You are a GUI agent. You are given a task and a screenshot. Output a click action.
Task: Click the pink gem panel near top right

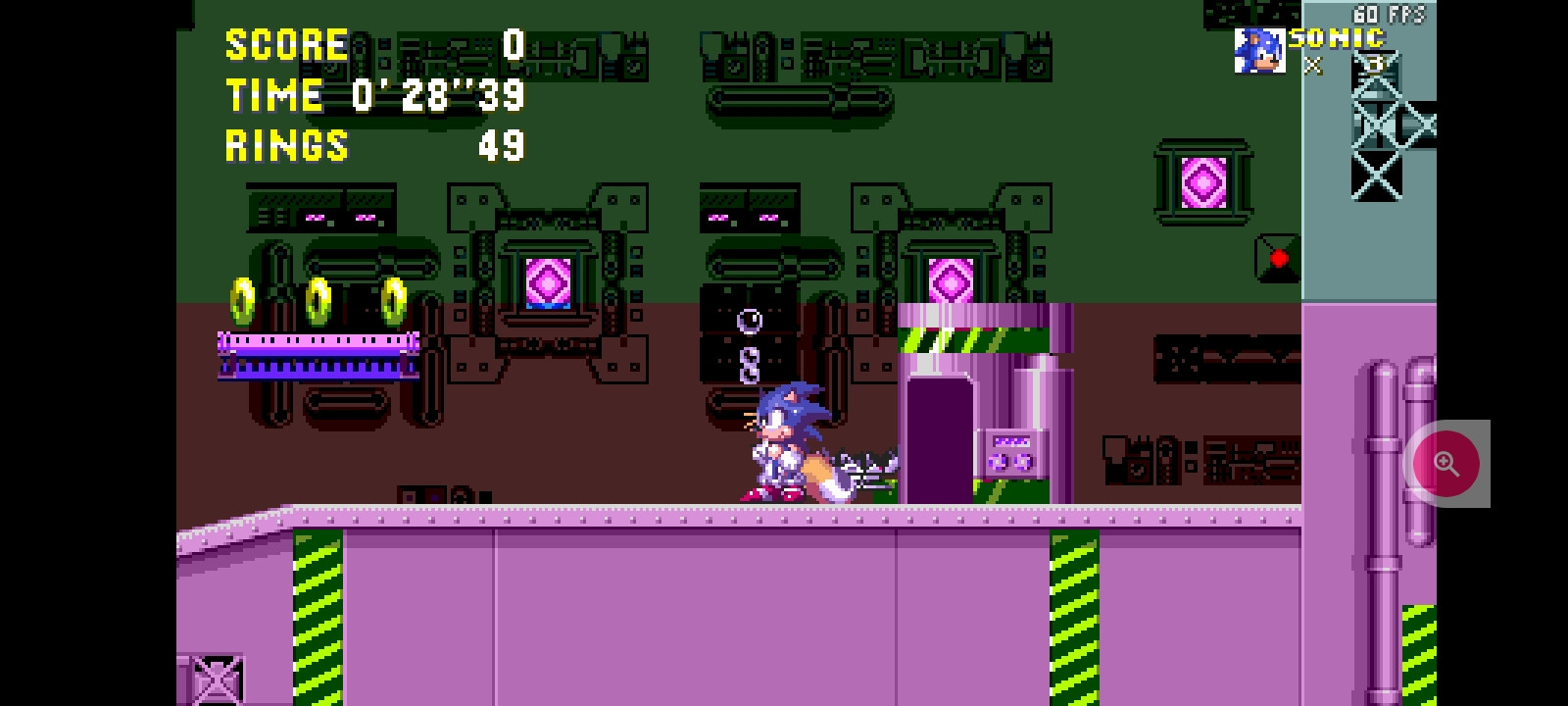click(1203, 182)
